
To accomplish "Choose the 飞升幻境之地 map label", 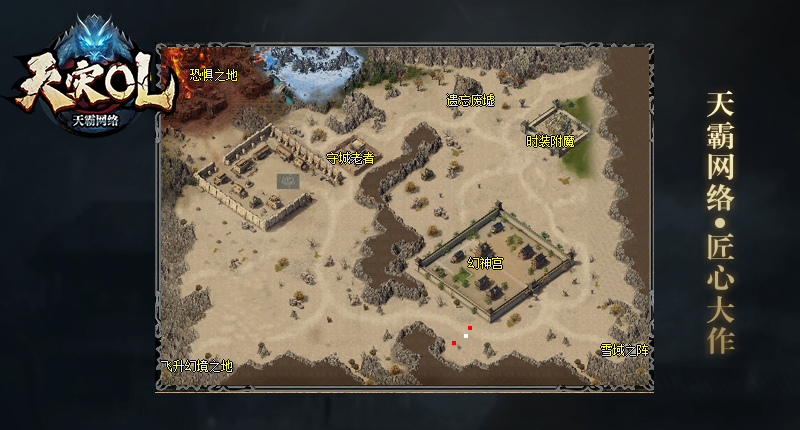I will pyautogui.click(x=196, y=366).
